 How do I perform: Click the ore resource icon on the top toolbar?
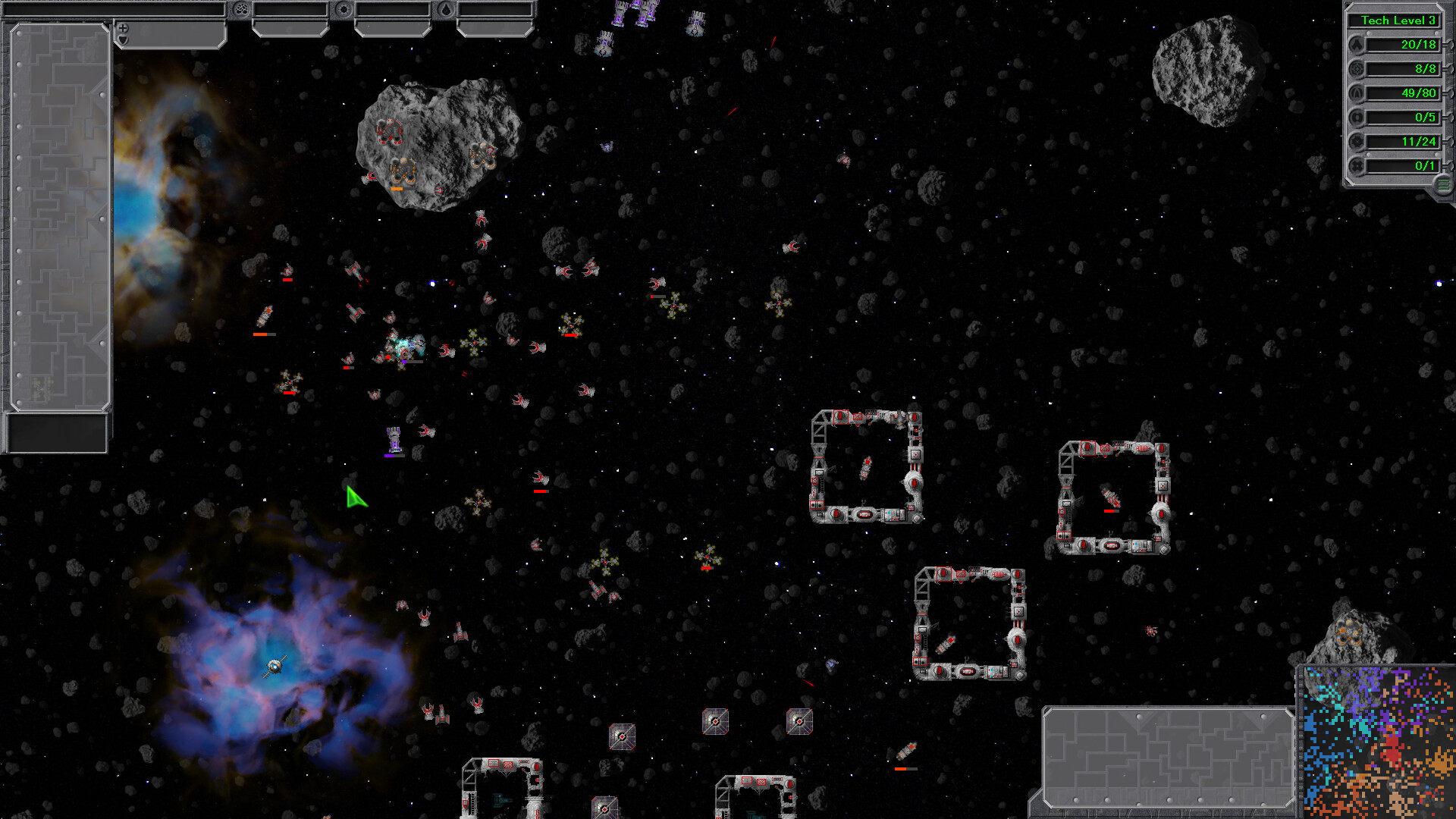240,9
